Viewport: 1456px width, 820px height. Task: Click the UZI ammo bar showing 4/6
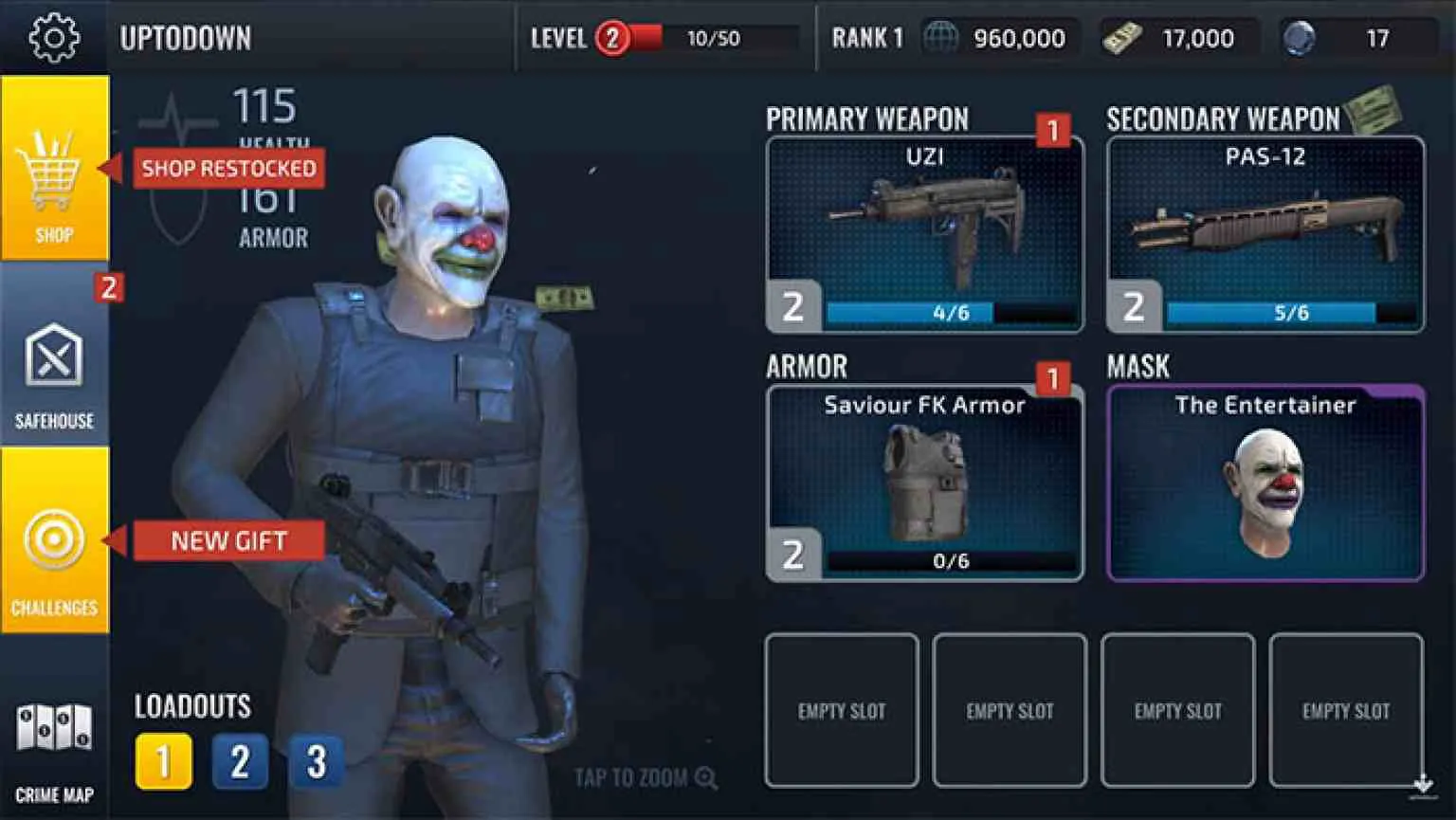tap(953, 310)
